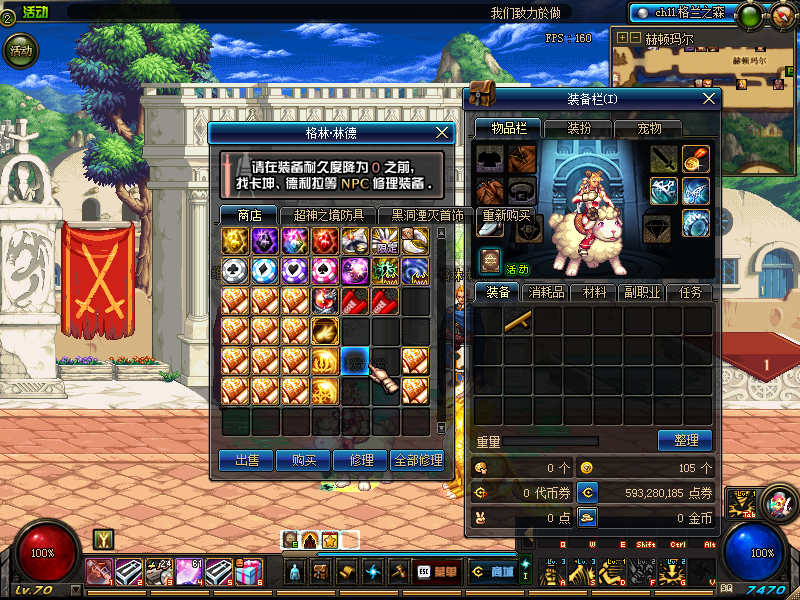This screenshot has height=600, width=800.
Task: Sort inventory with the 整理 button
Action: coord(685,440)
